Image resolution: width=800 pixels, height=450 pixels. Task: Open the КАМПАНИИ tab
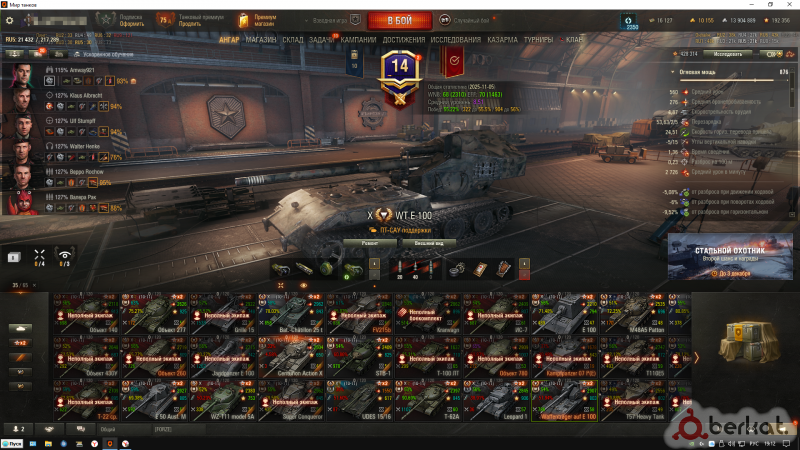point(358,40)
